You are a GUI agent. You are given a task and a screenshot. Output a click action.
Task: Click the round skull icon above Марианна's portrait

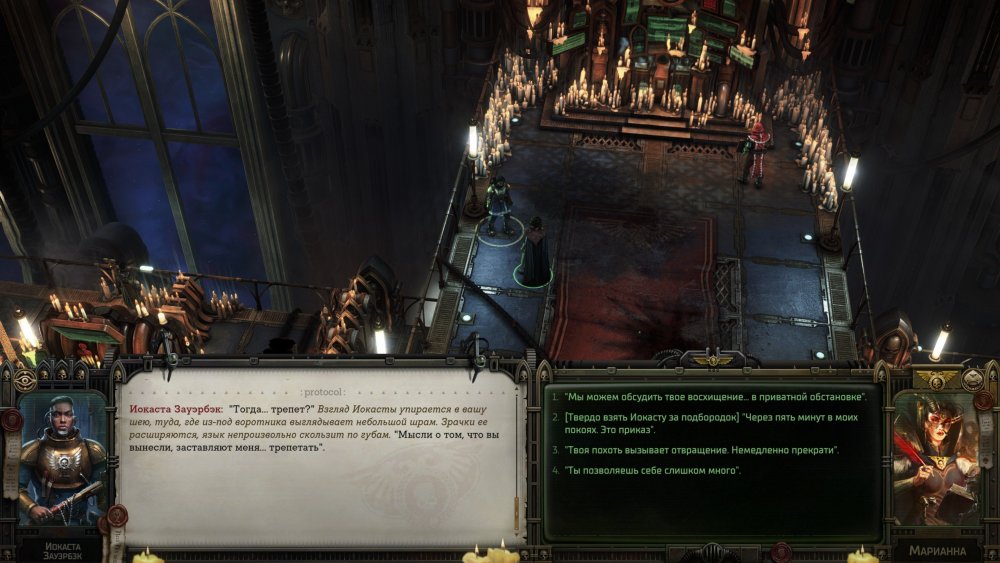(x=972, y=379)
